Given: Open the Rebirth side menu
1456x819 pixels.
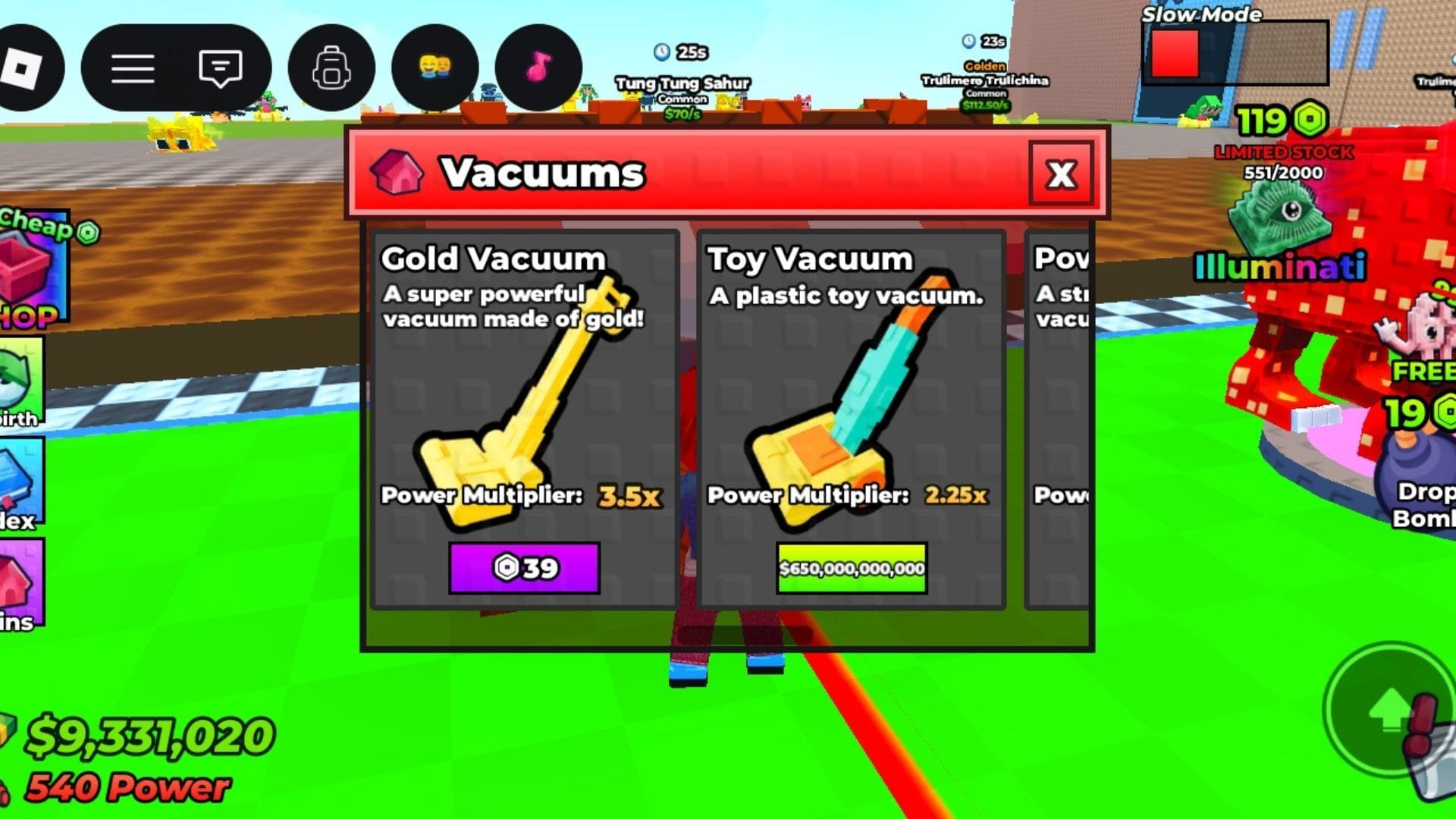Looking at the screenshot, I should click(21, 383).
